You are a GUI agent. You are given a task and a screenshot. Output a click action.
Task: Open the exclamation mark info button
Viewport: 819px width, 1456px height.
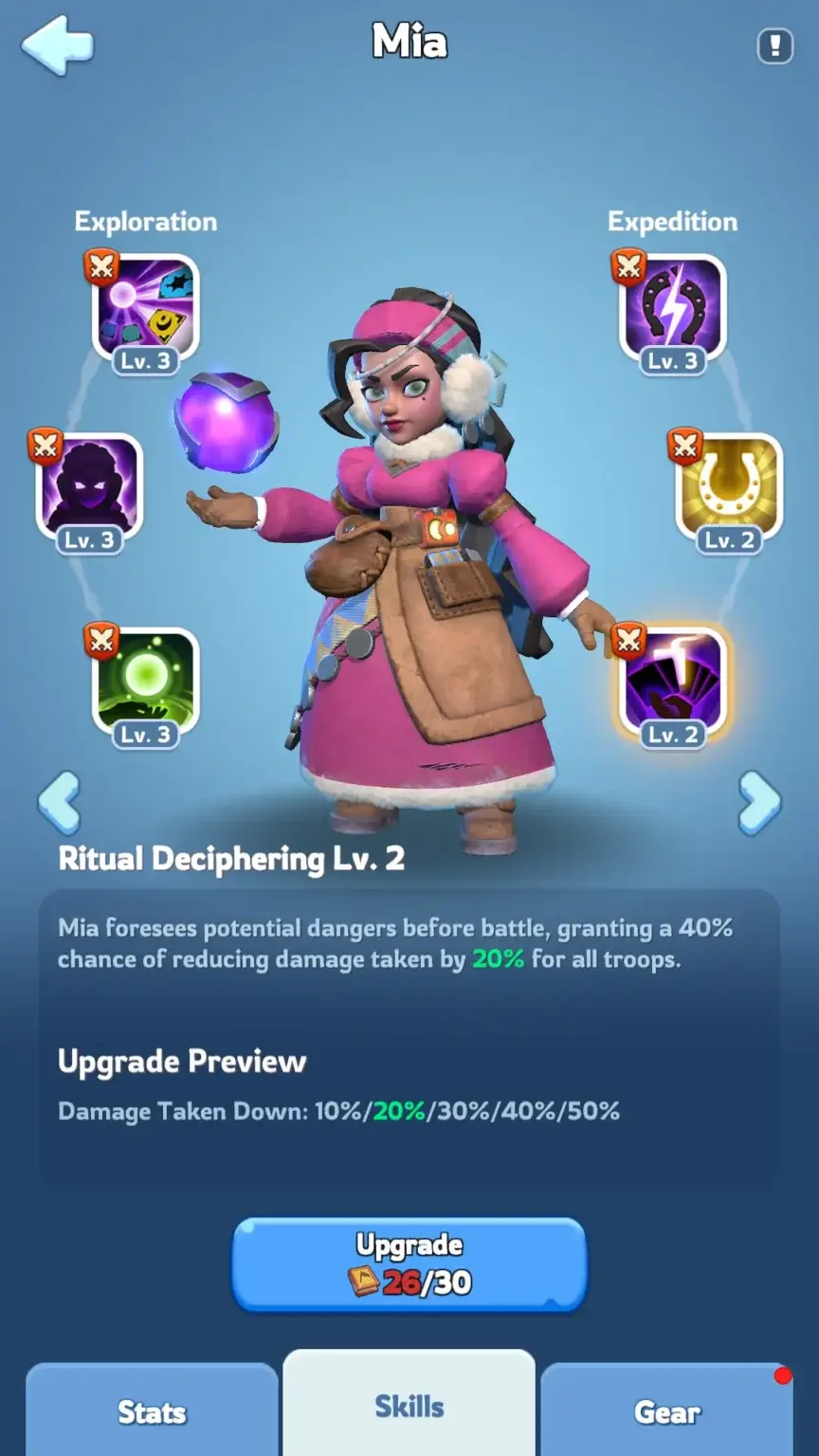tap(774, 45)
